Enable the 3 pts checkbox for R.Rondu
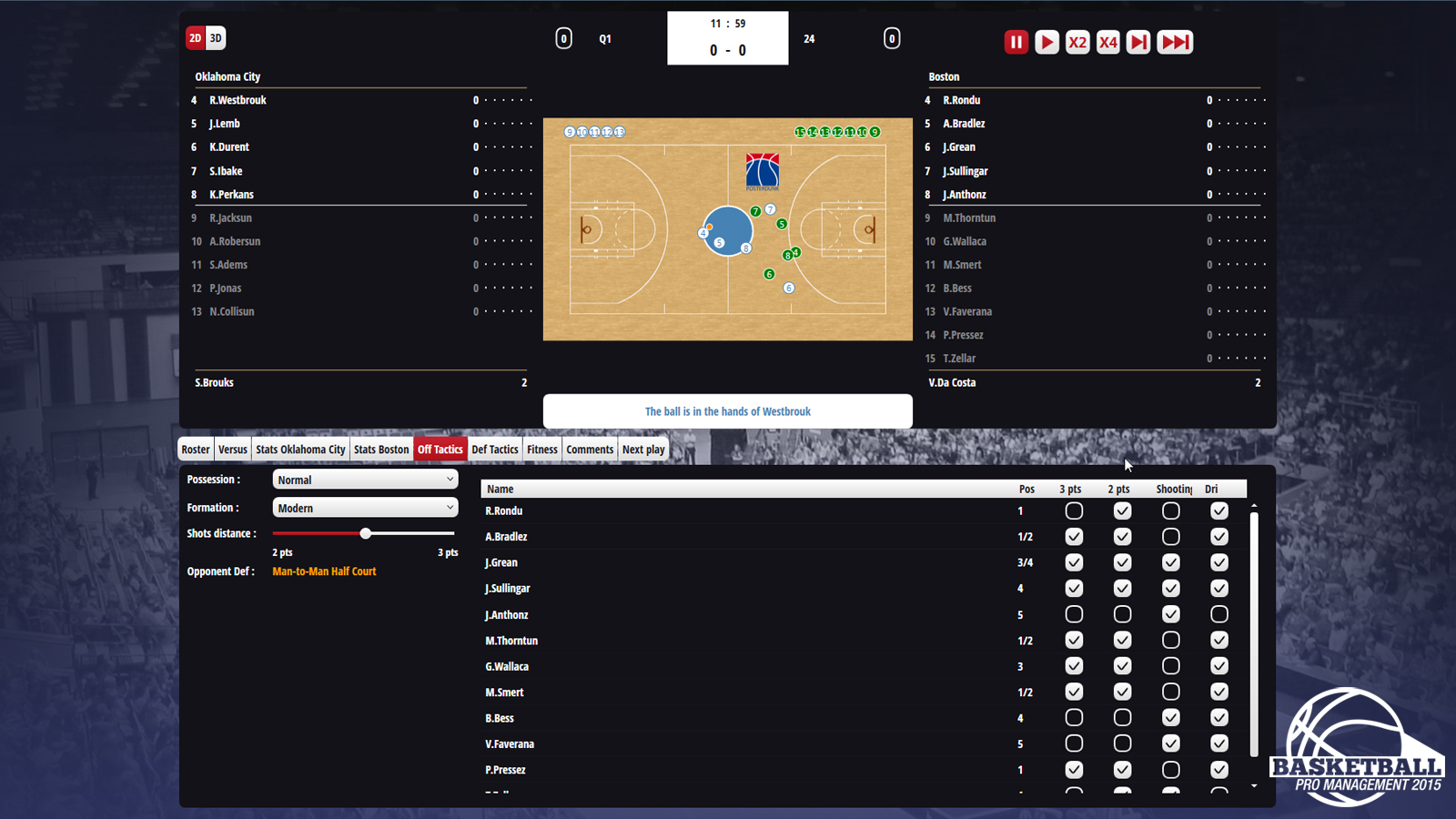This screenshot has height=819, width=1456. [x=1074, y=511]
